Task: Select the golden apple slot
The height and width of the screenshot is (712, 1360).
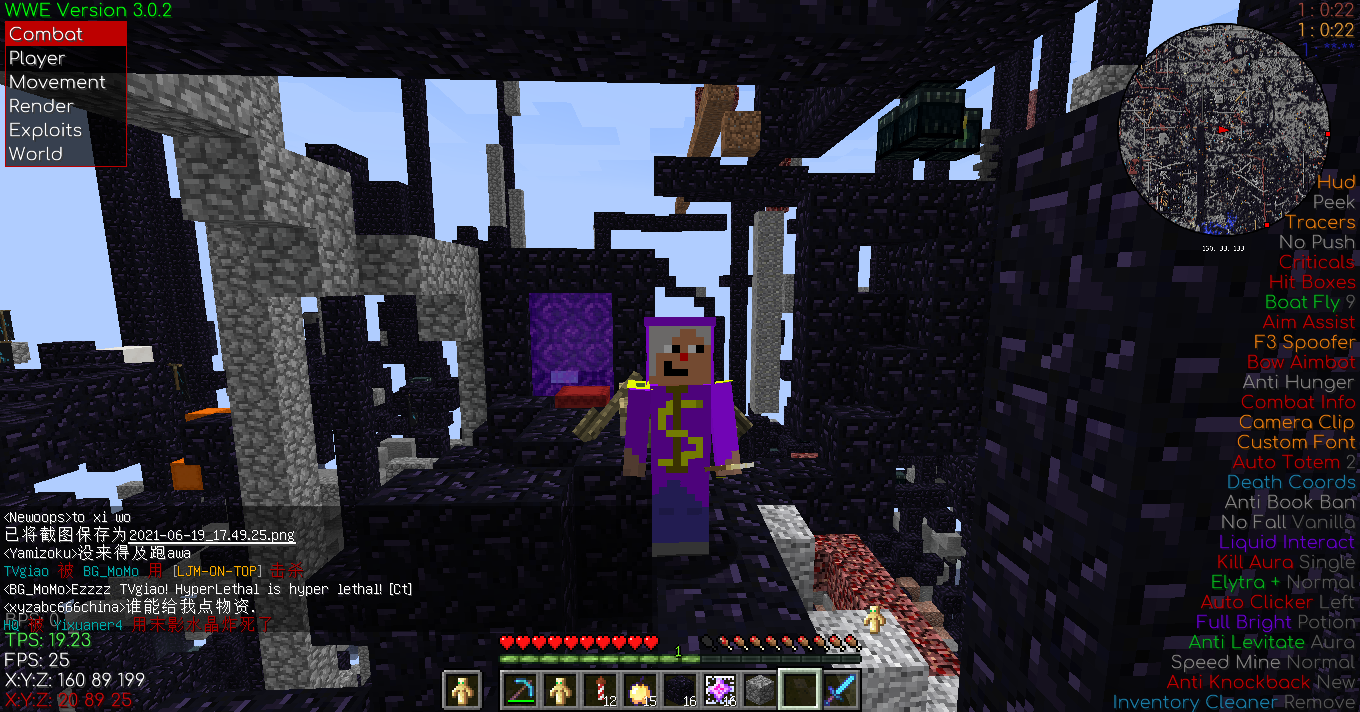Action: tap(640, 690)
